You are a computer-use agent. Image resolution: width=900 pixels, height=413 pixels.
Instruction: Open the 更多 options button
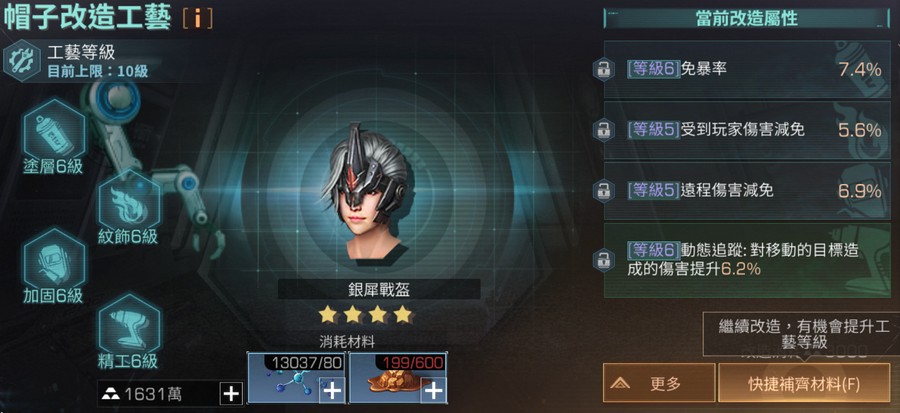[659, 383]
